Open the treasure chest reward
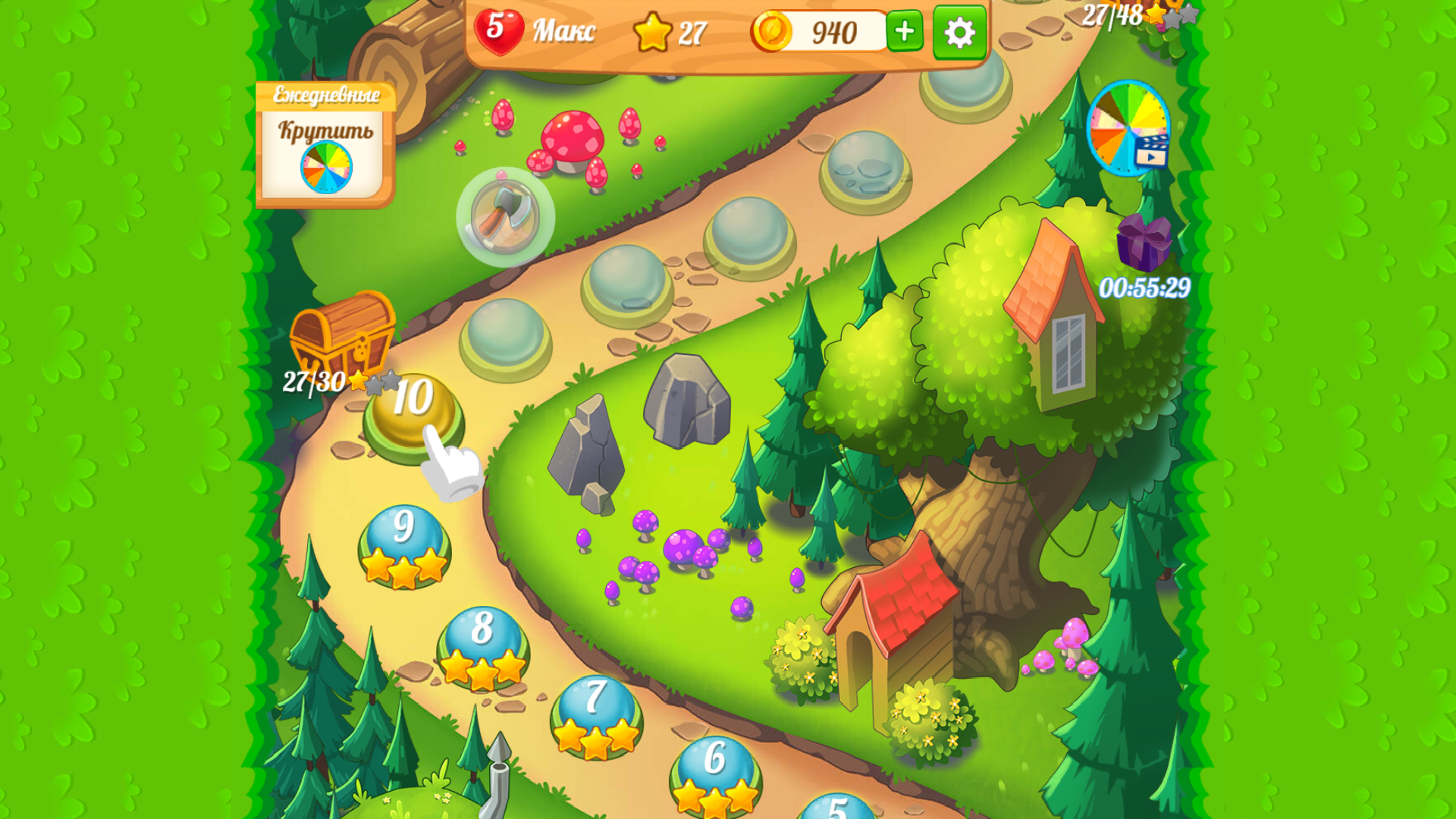 tap(341, 336)
